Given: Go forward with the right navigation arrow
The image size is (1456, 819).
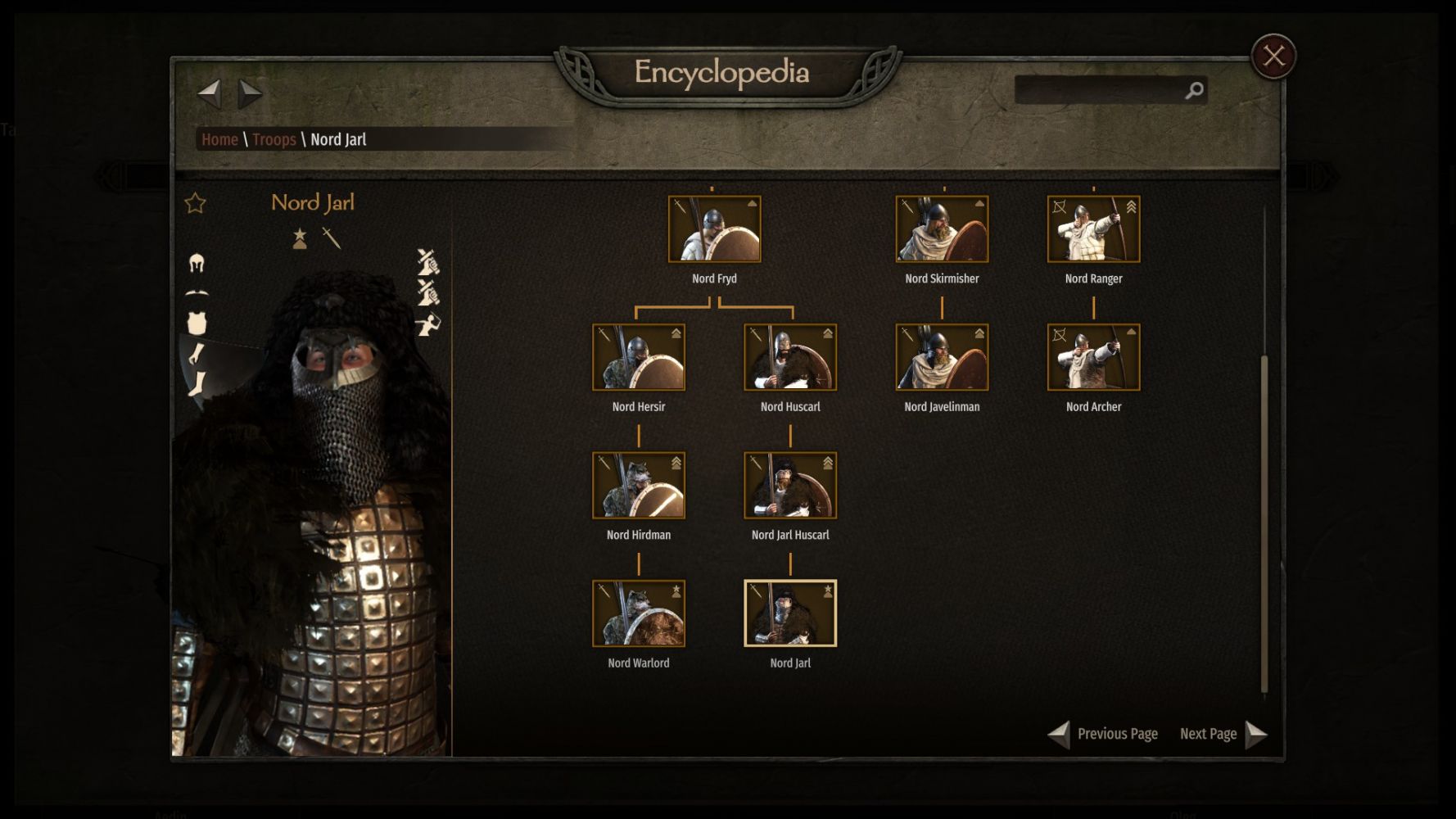Looking at the screenshot, I should coord(250,93).
